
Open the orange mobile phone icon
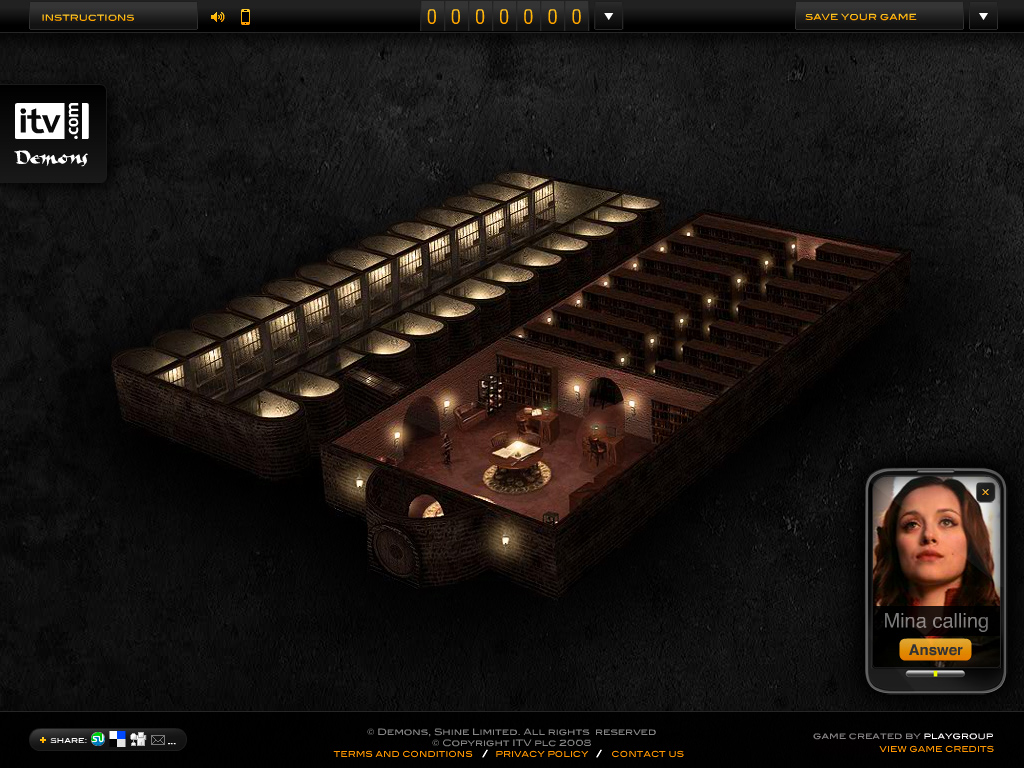245,17
